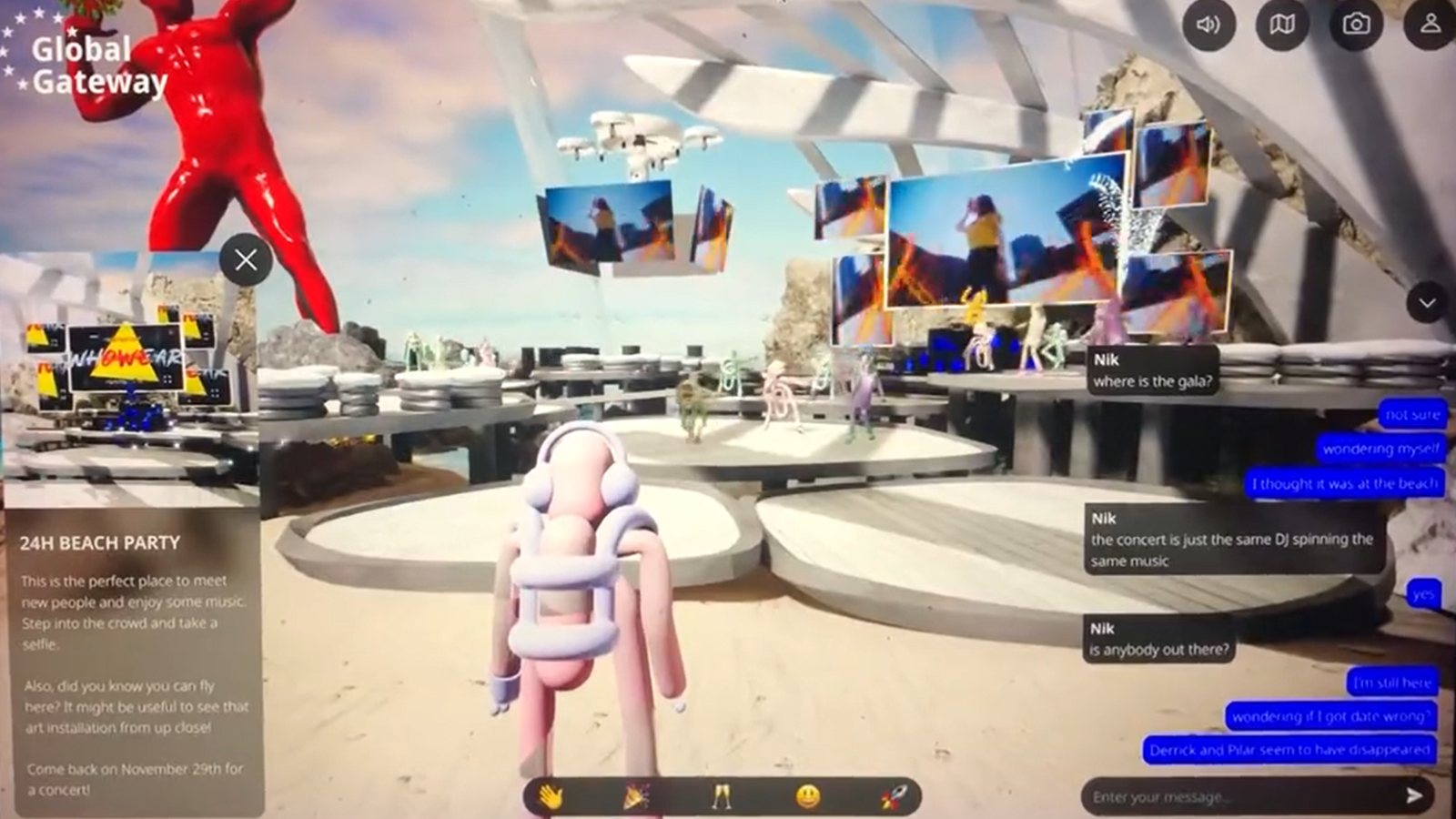Take a photo with the camera icon

pyautogui.click(x=1355, y=25)
